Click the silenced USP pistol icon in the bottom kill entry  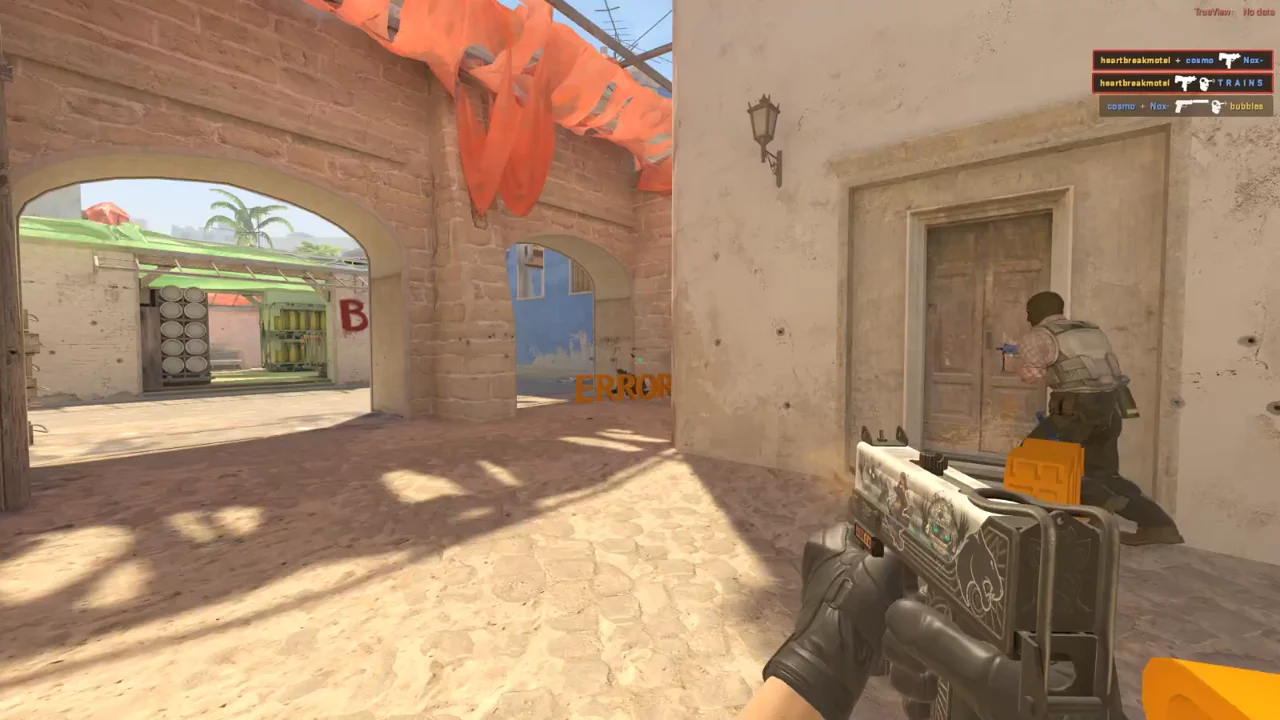(x=1191, y=106)
